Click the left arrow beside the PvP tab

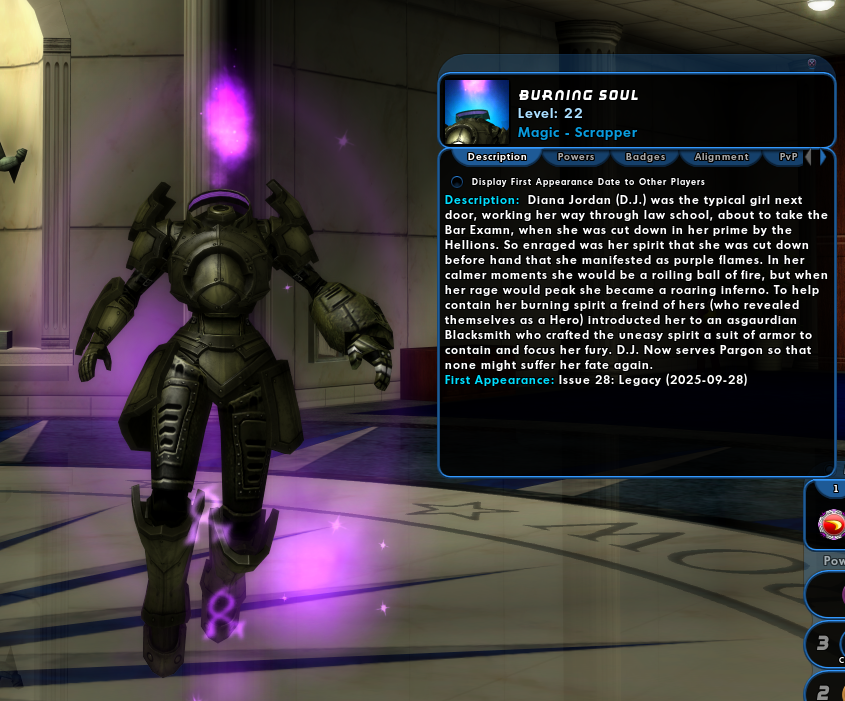coord(808,157)
